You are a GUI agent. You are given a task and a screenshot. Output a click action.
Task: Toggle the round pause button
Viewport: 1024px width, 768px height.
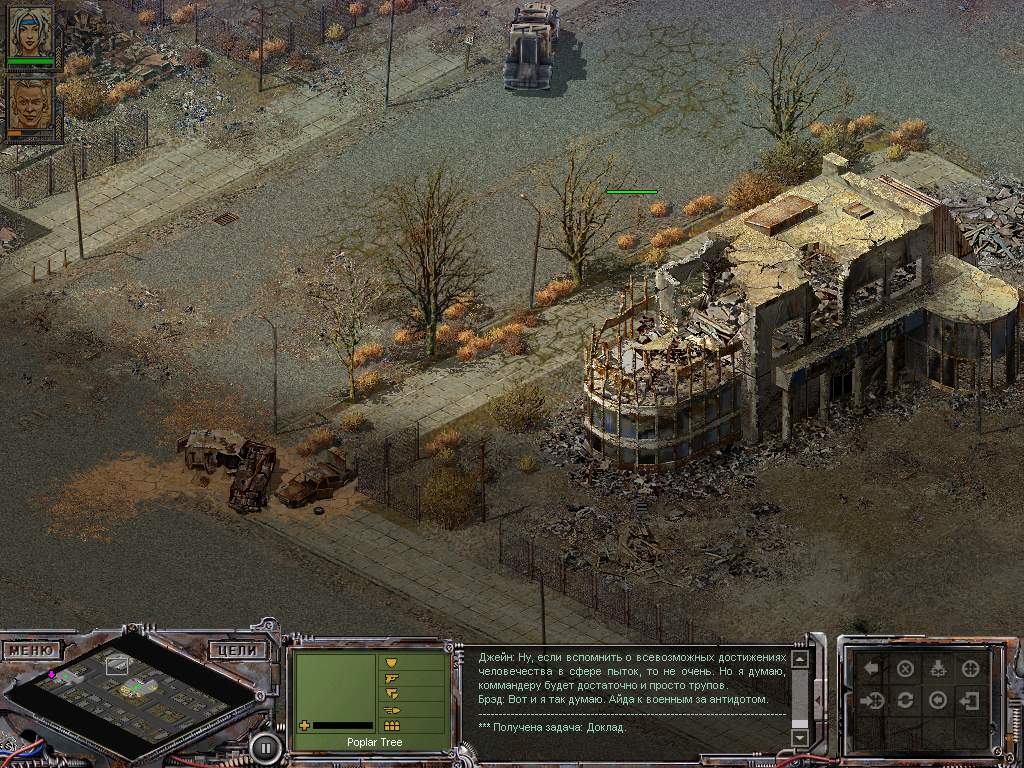[265, 746]
